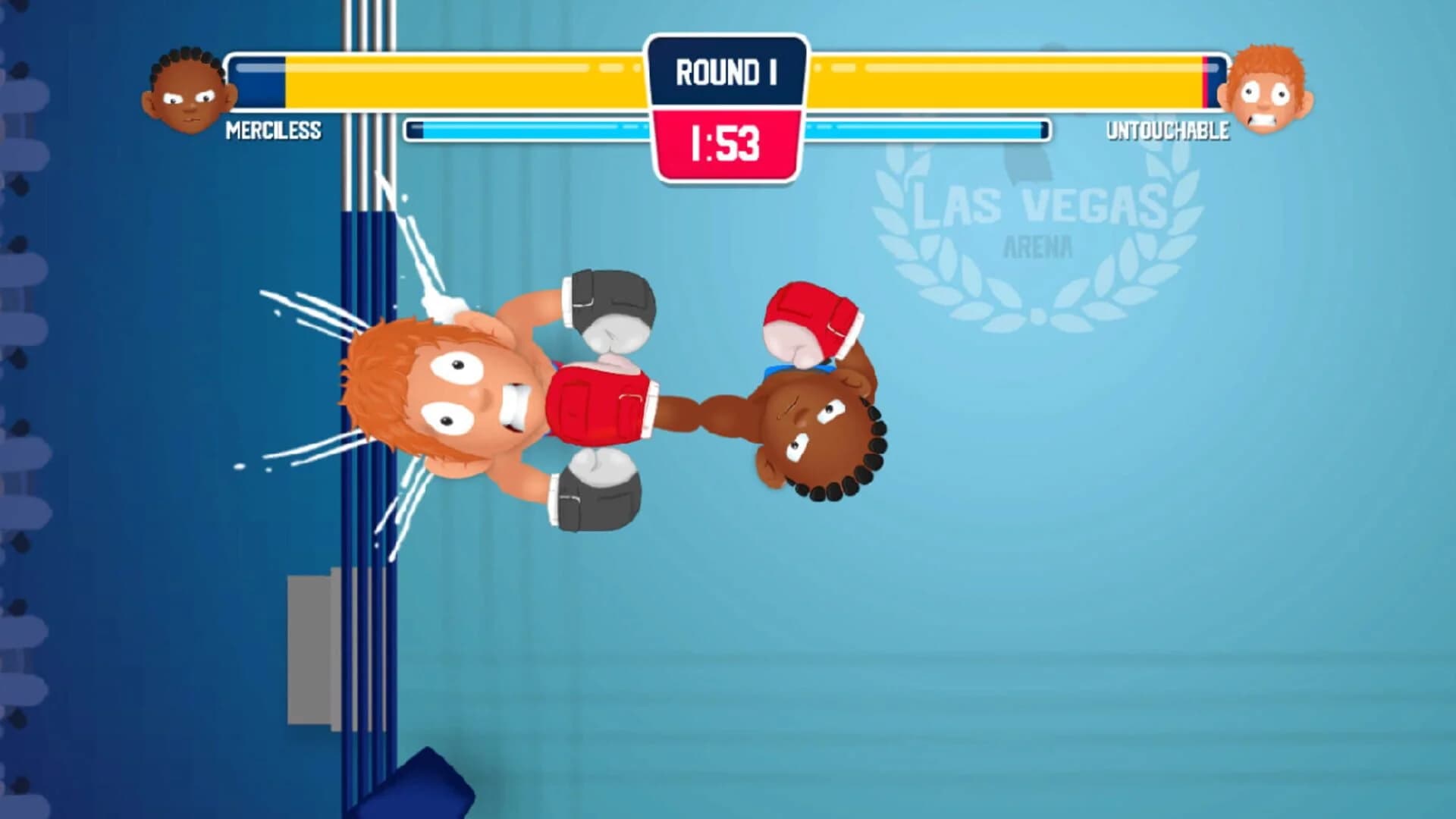Toggle the left fighter's blue energy segment
Image resolution: width=1456 pixels, height=819 pixels.
(531, 129)
